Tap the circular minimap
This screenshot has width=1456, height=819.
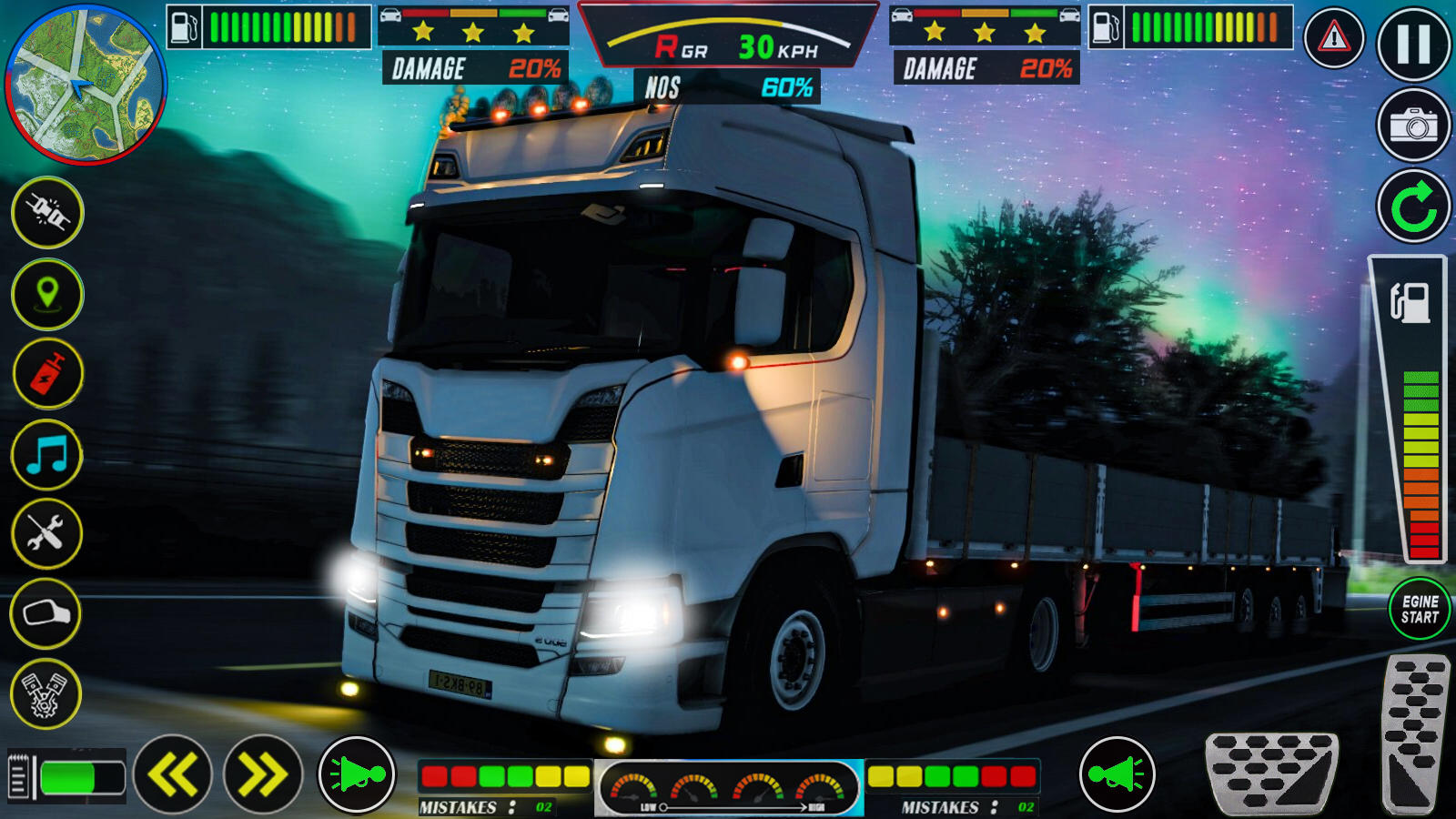coord(85,86)
